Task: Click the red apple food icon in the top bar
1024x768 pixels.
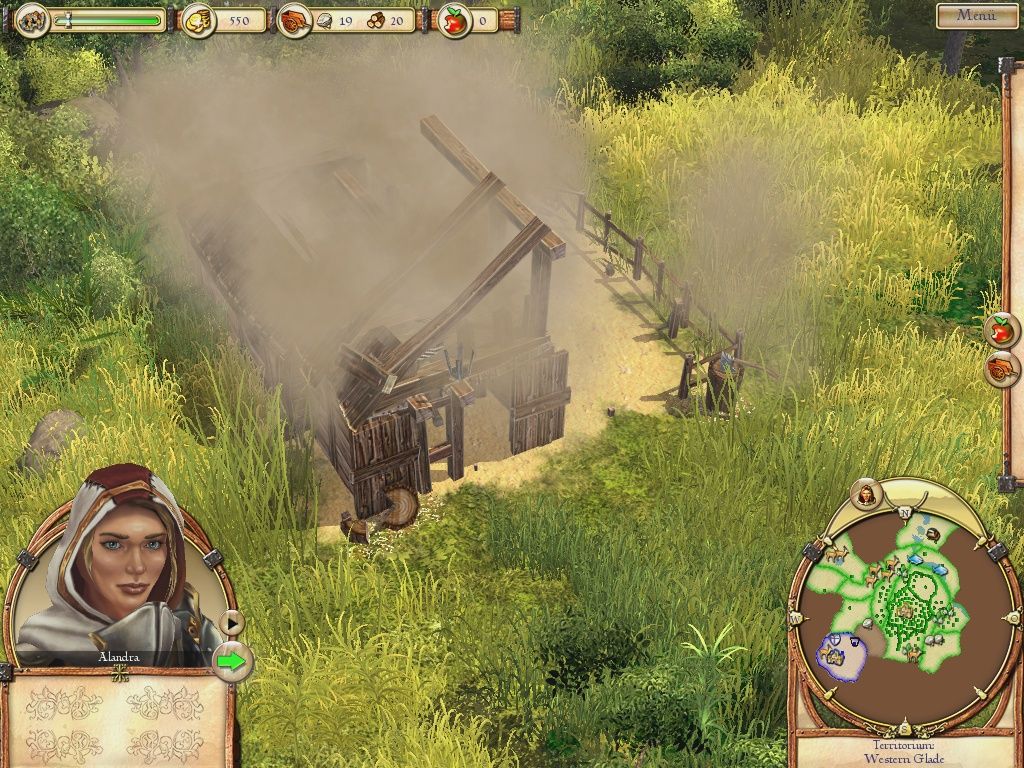Action: click(455, 19)
